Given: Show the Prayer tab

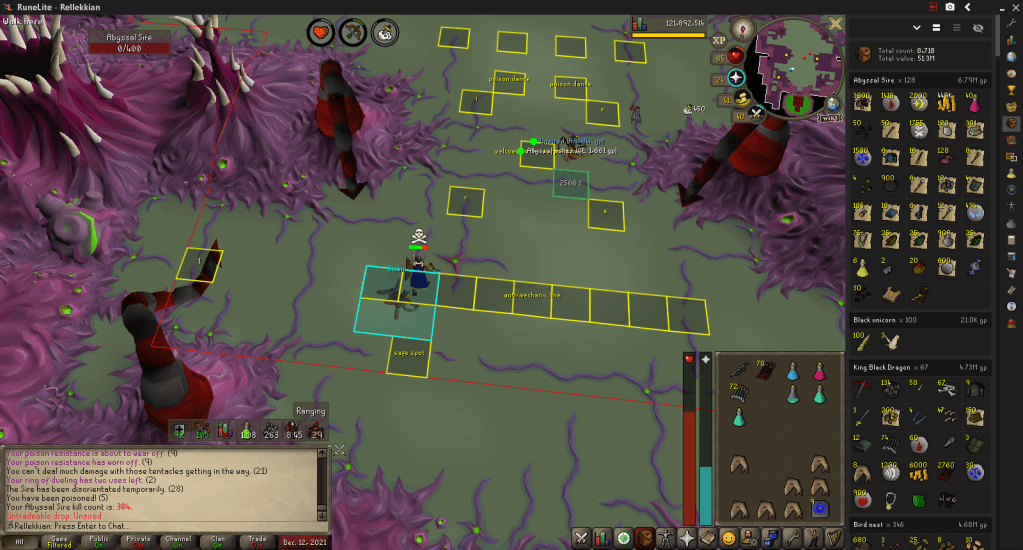Looking at the screenshot, I should 688,538.
